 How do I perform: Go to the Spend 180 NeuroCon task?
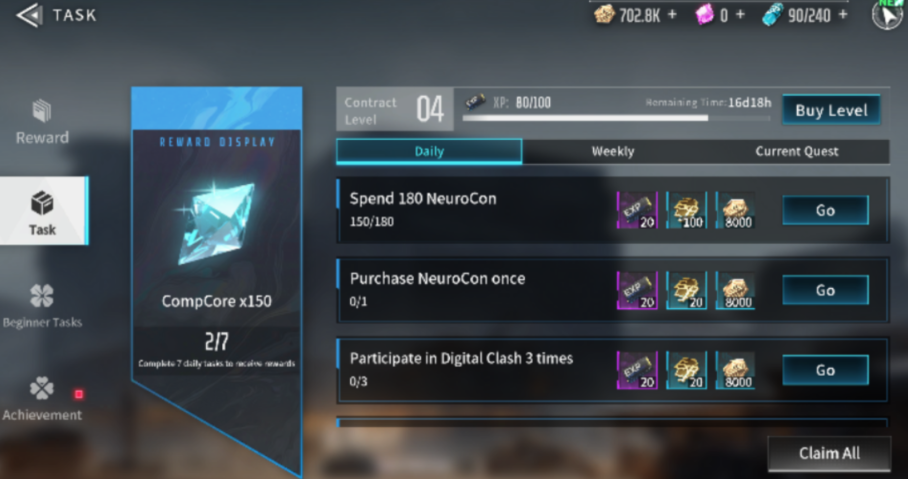(825, 210)
